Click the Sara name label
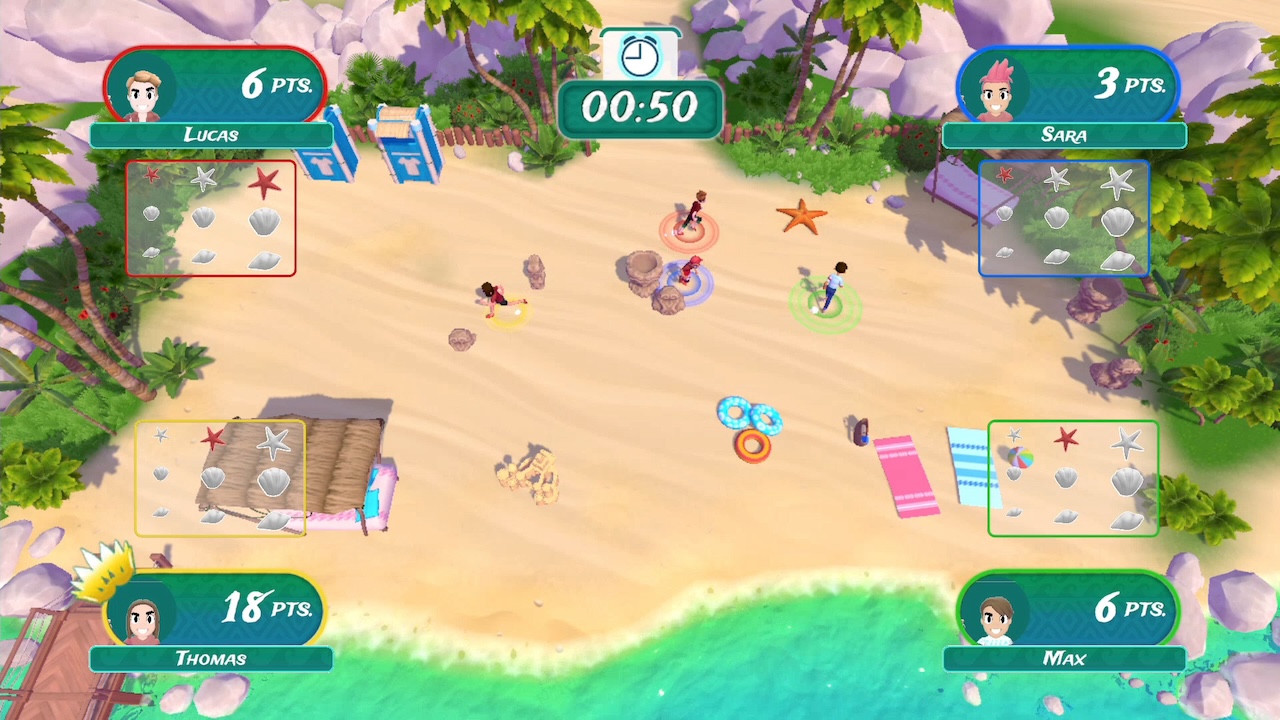 (1064, 135)
